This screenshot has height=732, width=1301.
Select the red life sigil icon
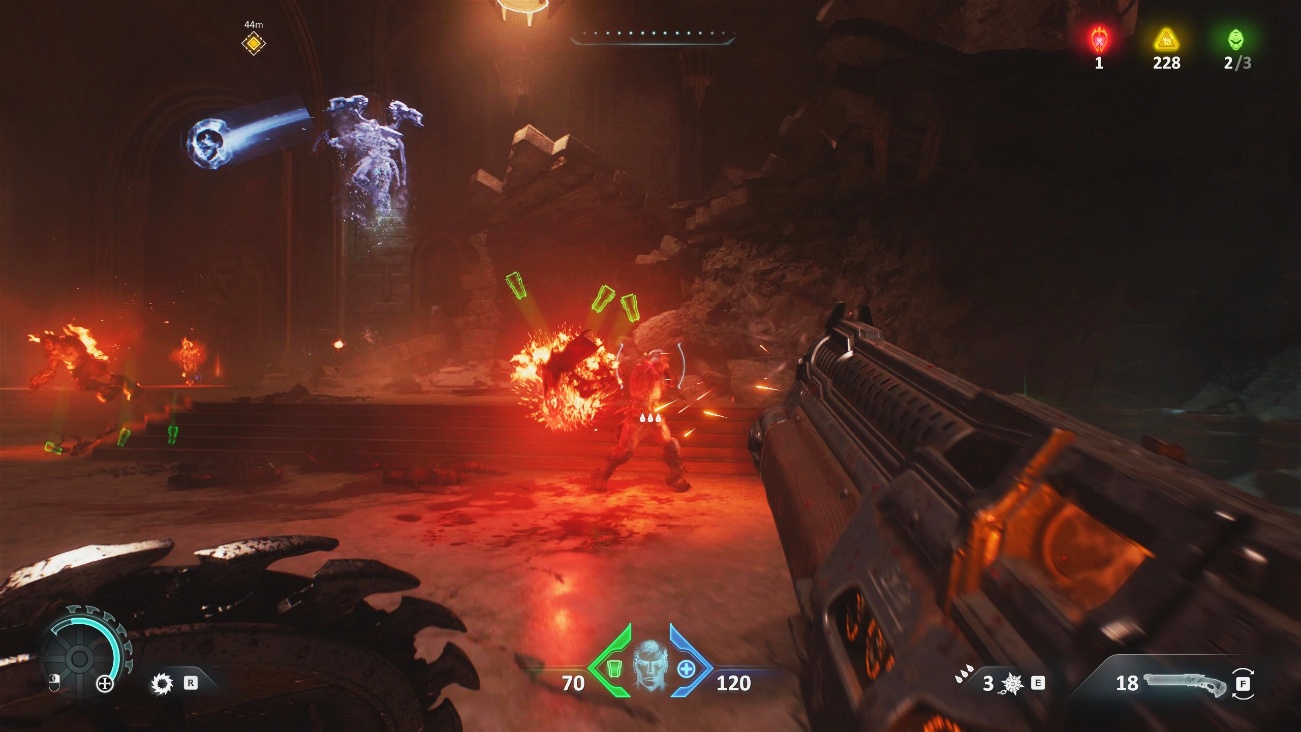[x=1099, y=40]
